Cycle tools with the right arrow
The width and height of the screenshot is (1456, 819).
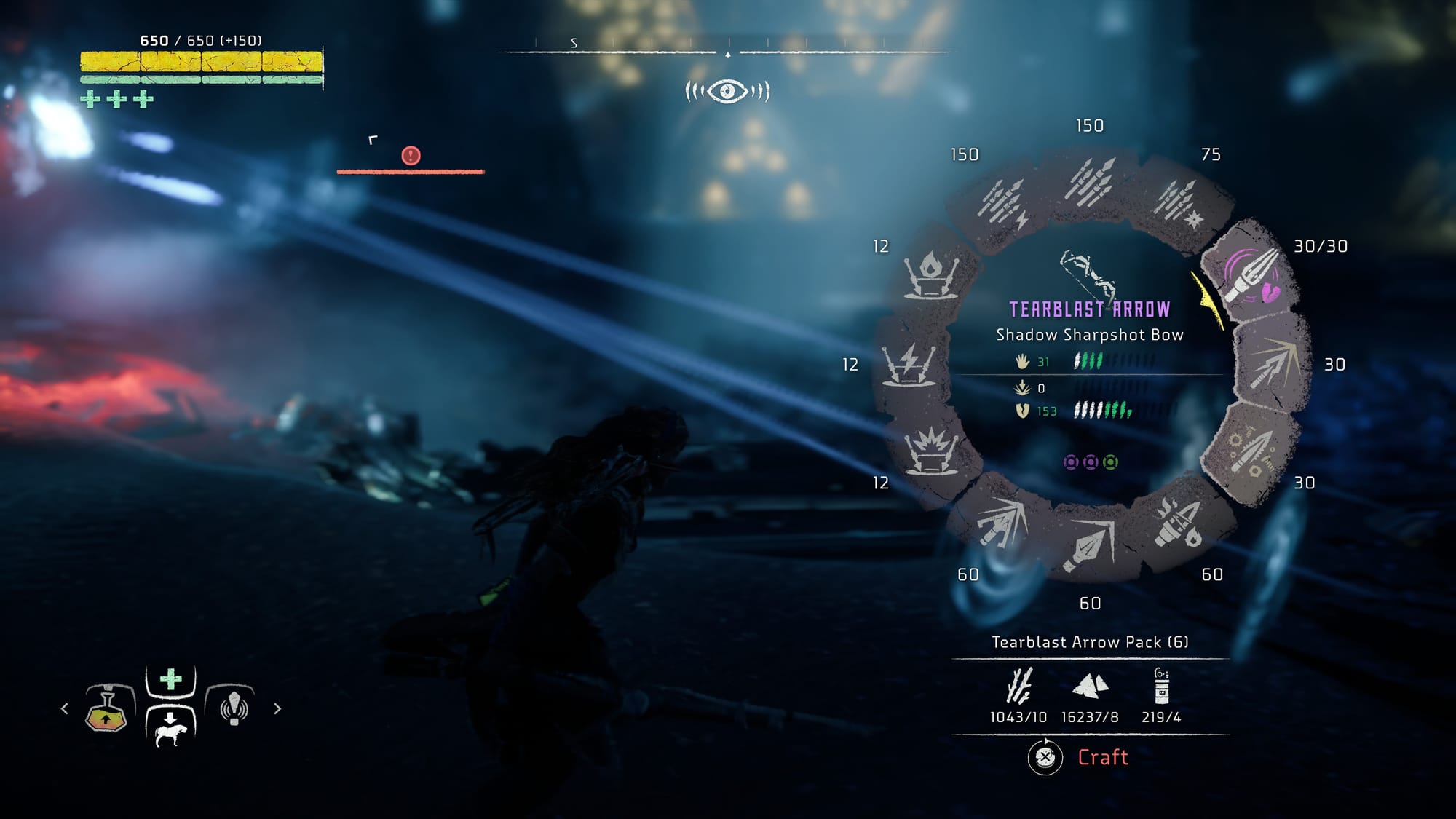277,708
